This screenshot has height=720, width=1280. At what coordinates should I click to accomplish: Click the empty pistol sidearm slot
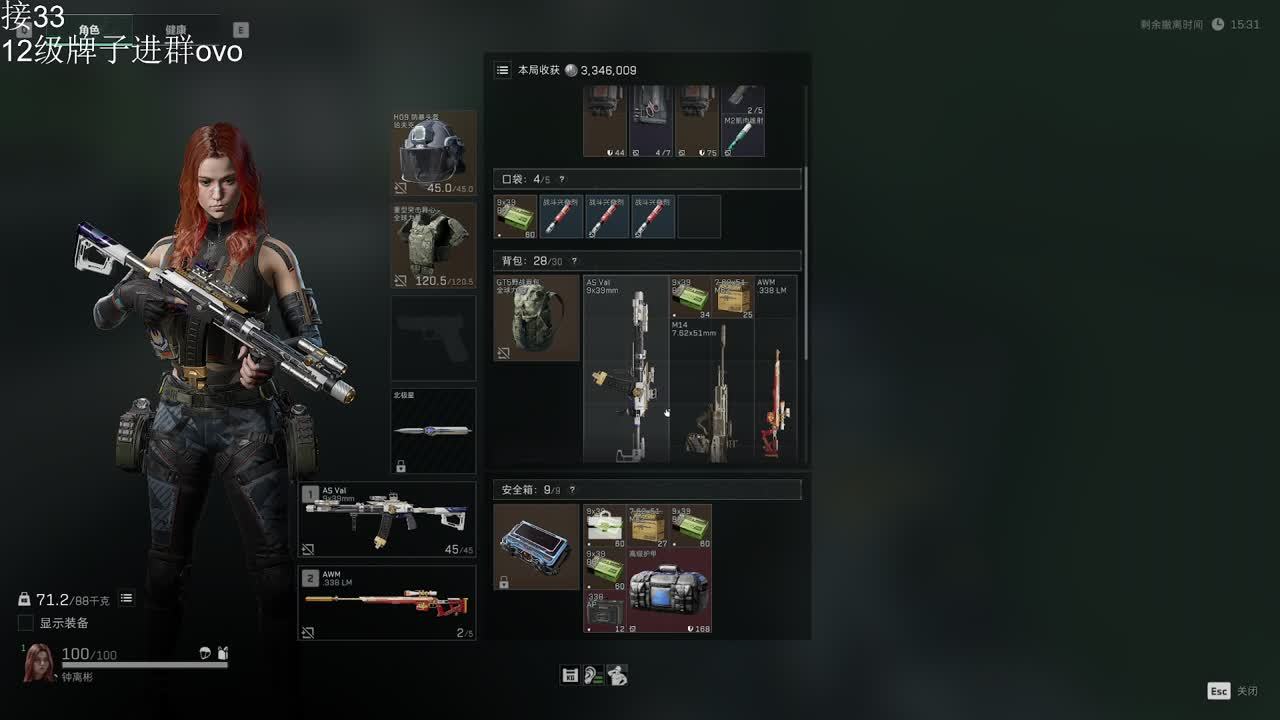click(x=433, y=337)
